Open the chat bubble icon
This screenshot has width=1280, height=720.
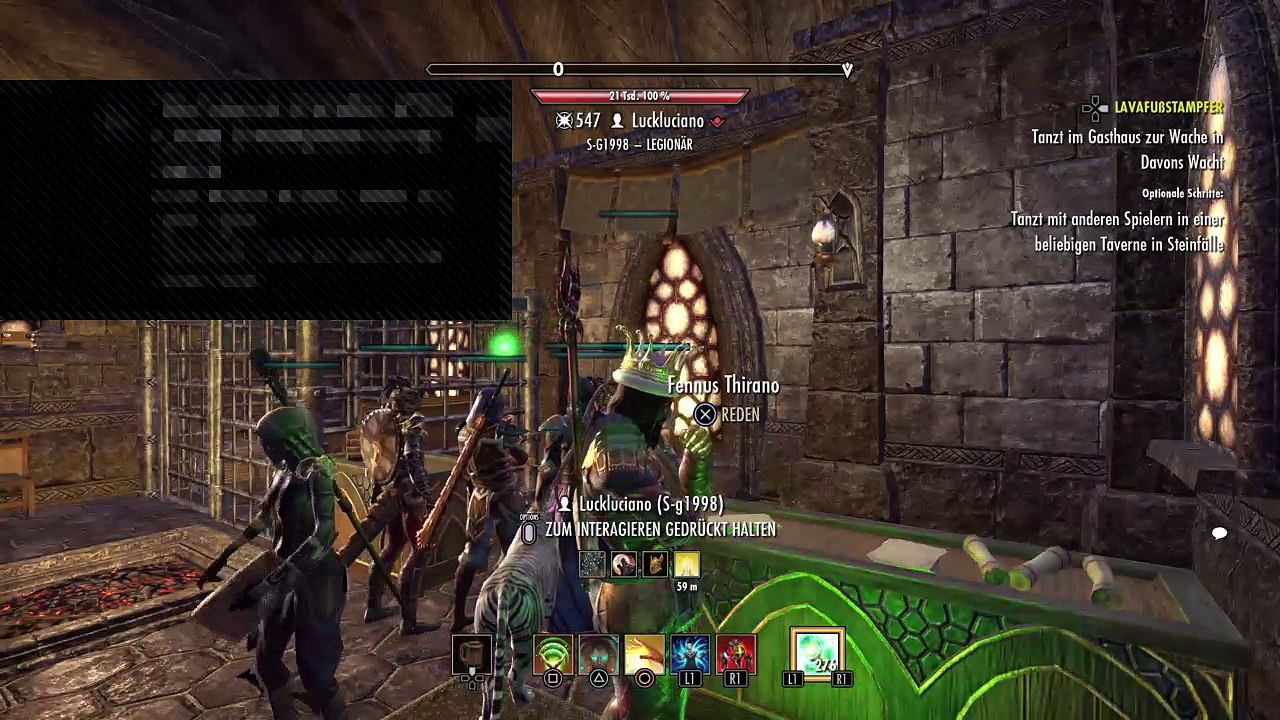[x=1219, y=534]
